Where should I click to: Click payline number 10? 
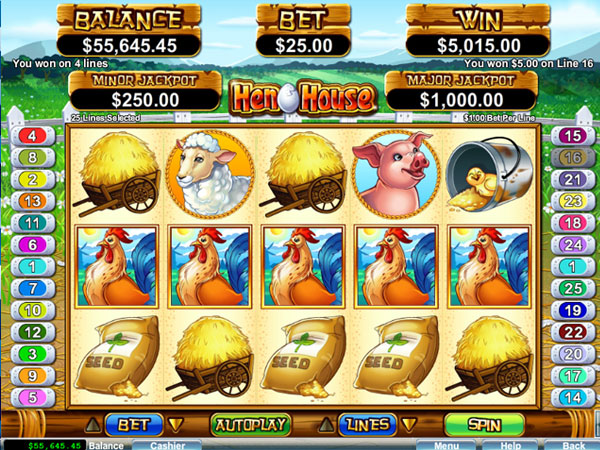[32, 310]
